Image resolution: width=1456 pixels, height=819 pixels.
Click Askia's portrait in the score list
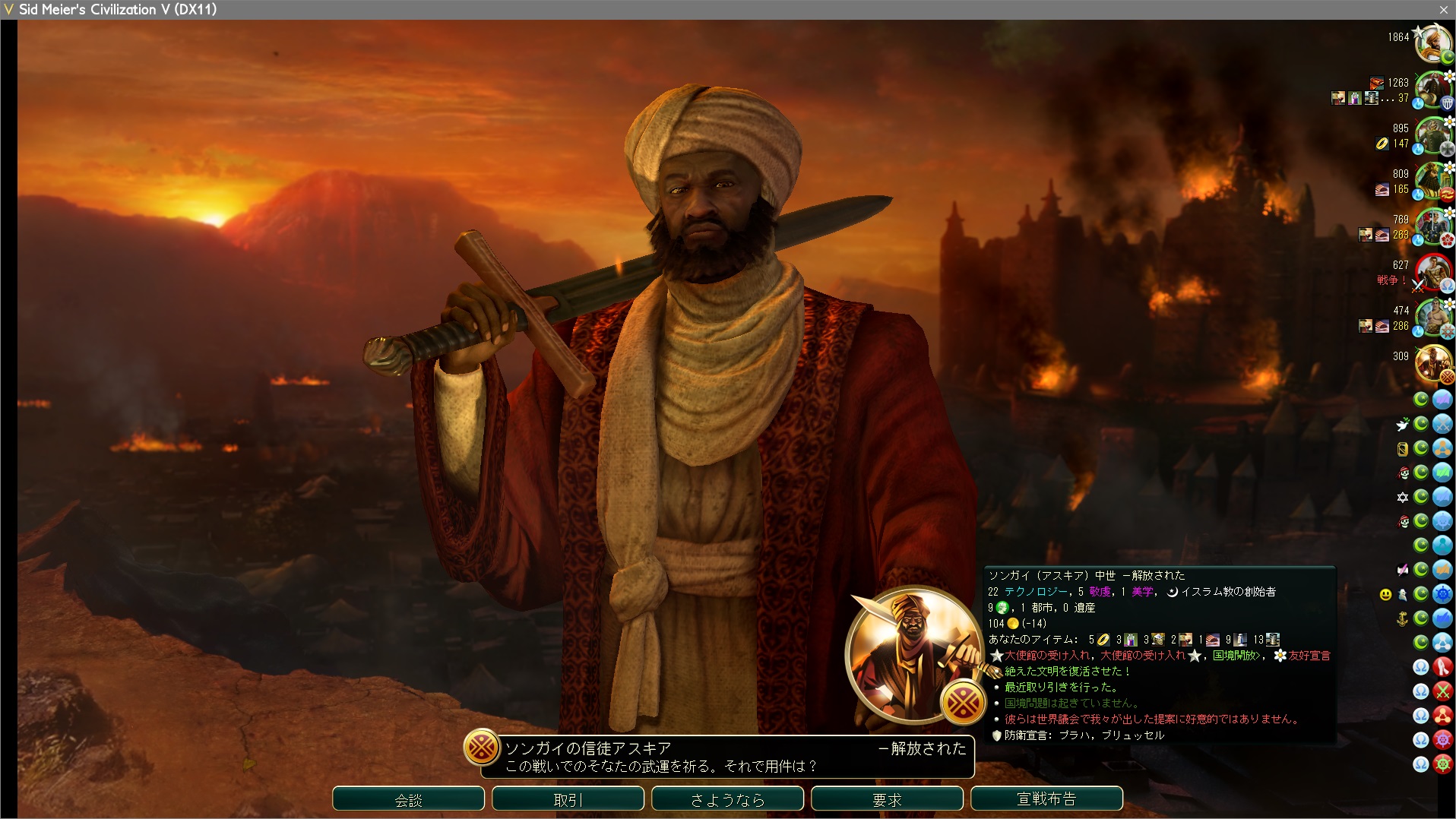1432,363
